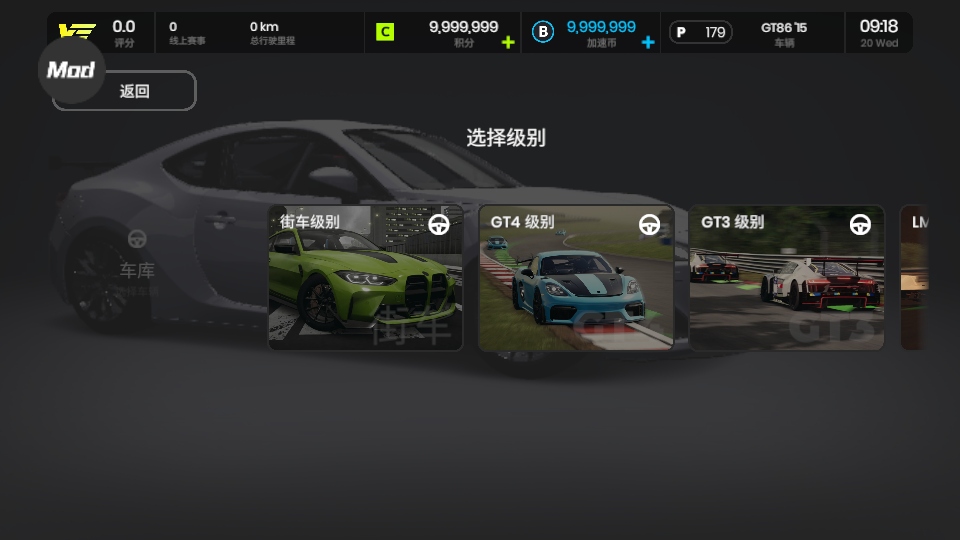Open the Mod menu circle

[x=71, y=70]
